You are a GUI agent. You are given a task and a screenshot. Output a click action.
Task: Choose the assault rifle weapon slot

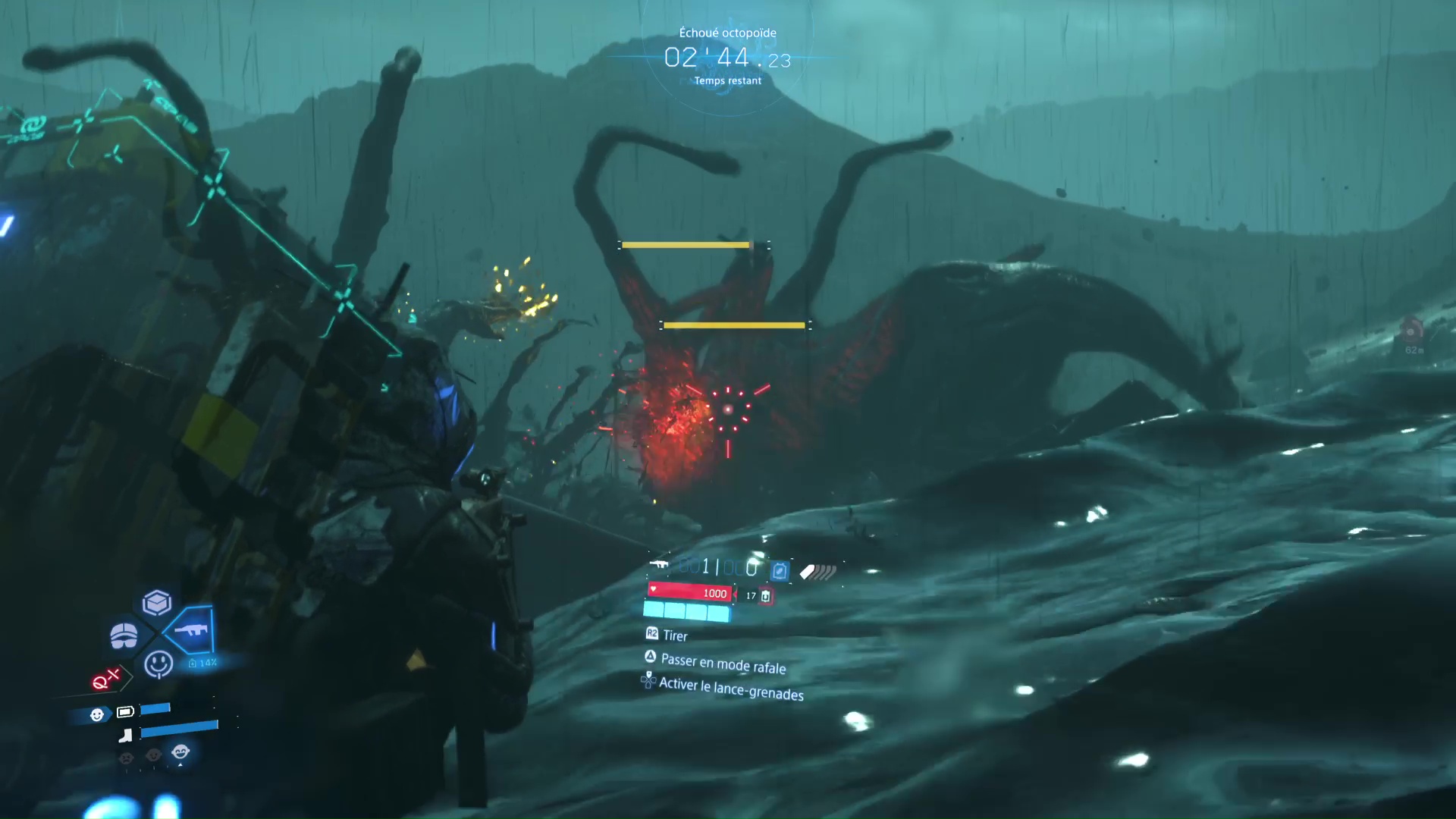click(190, 630)
